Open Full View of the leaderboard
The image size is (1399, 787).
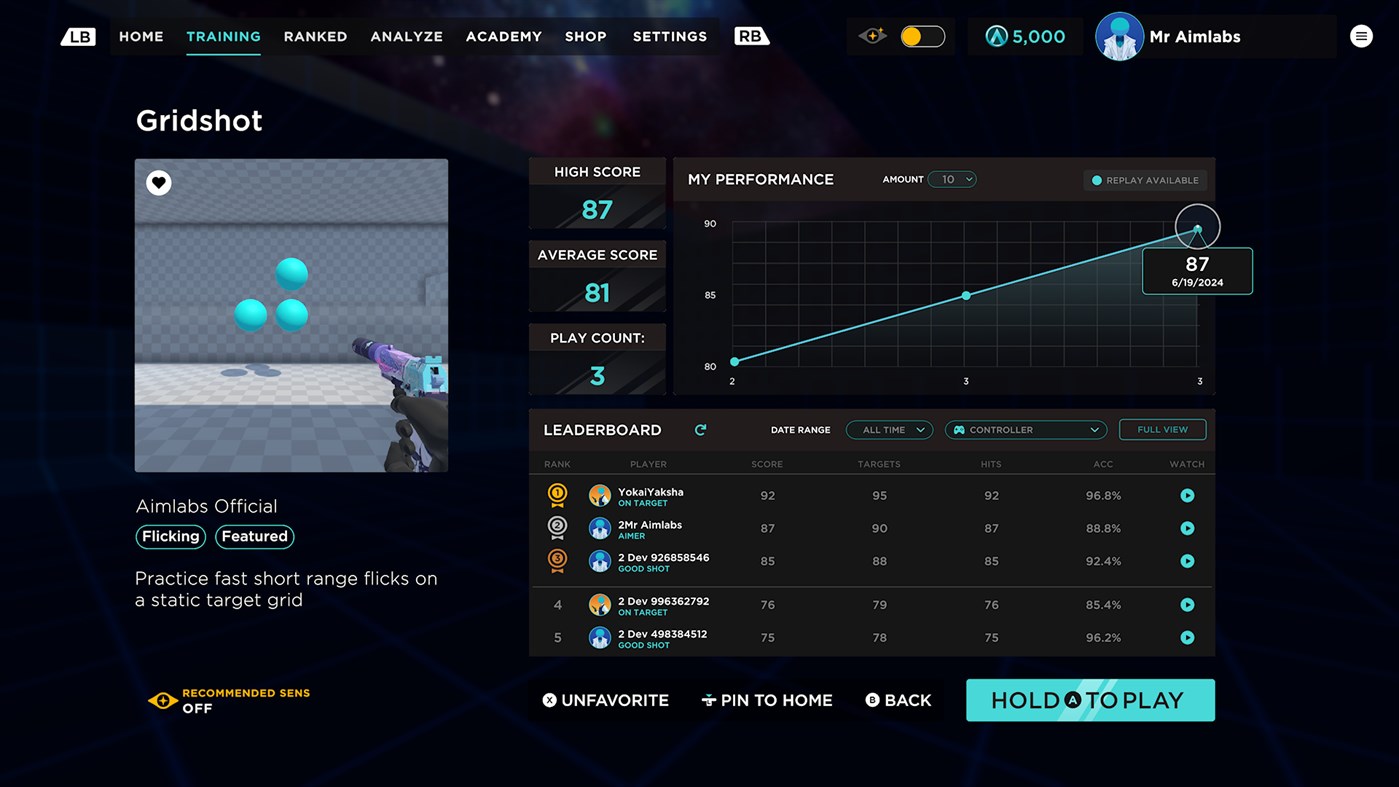(x=1162, y=429)
